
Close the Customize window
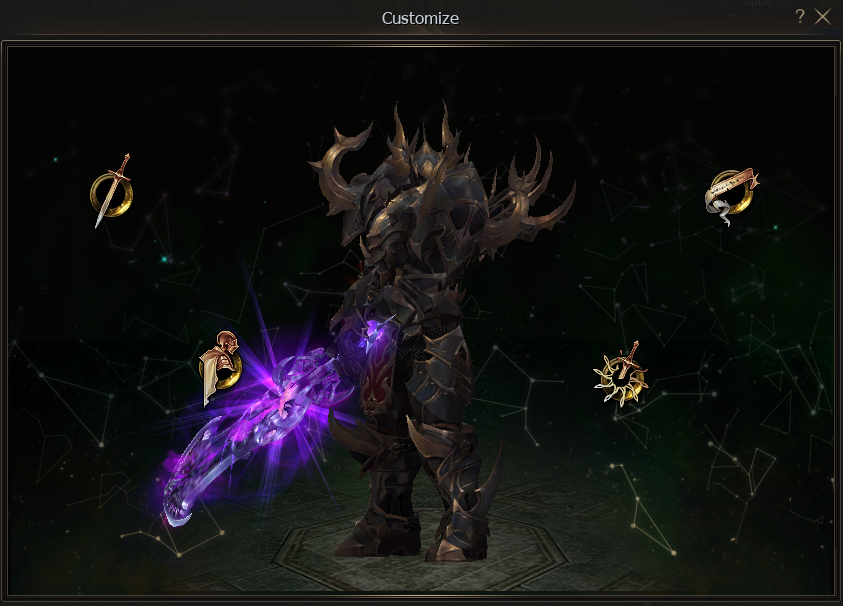[x=823, y=16]
